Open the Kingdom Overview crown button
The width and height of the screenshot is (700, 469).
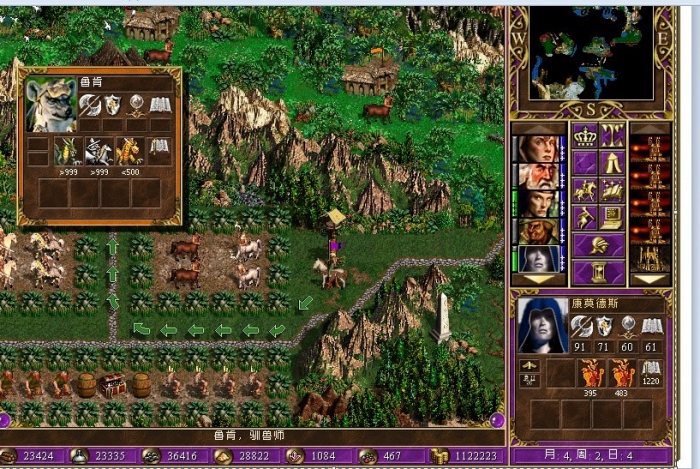tap(584, 136)
